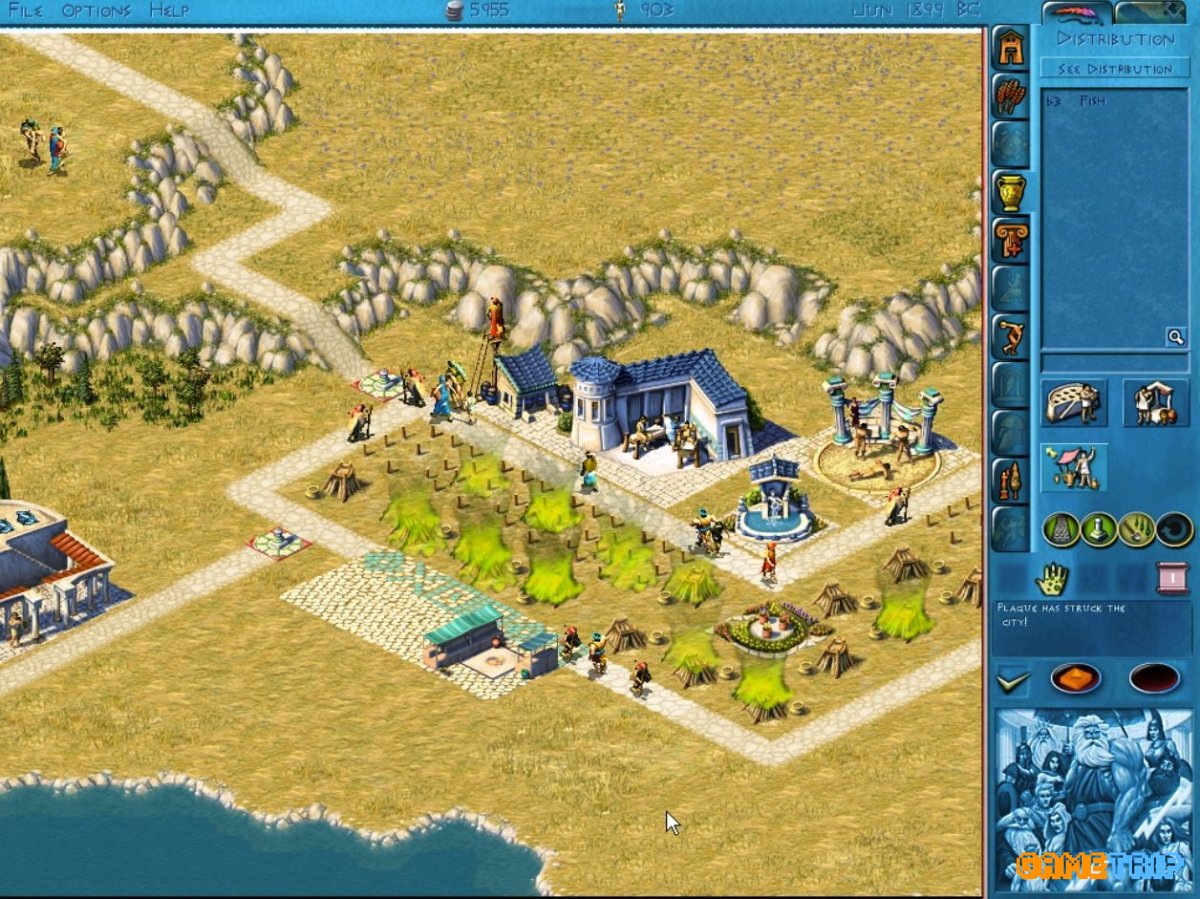Select the housing category icon

tap(1010, 48)
